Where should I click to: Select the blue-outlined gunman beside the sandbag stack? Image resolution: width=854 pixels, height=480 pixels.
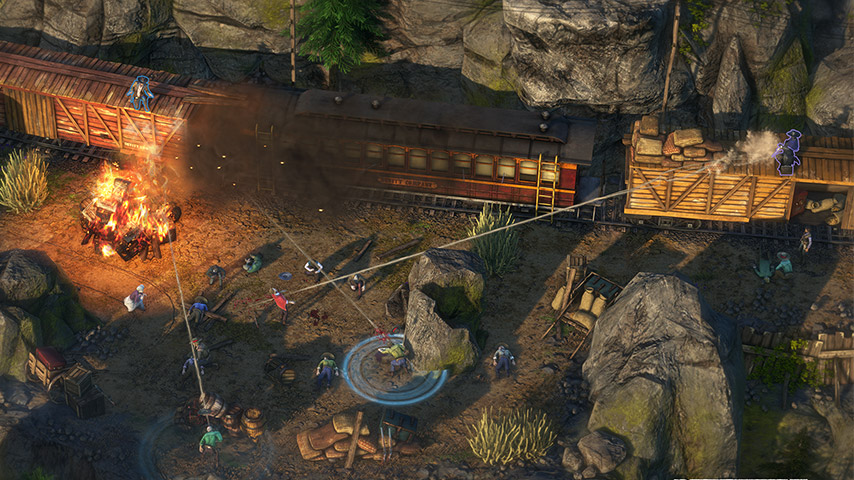pos(789,150)
